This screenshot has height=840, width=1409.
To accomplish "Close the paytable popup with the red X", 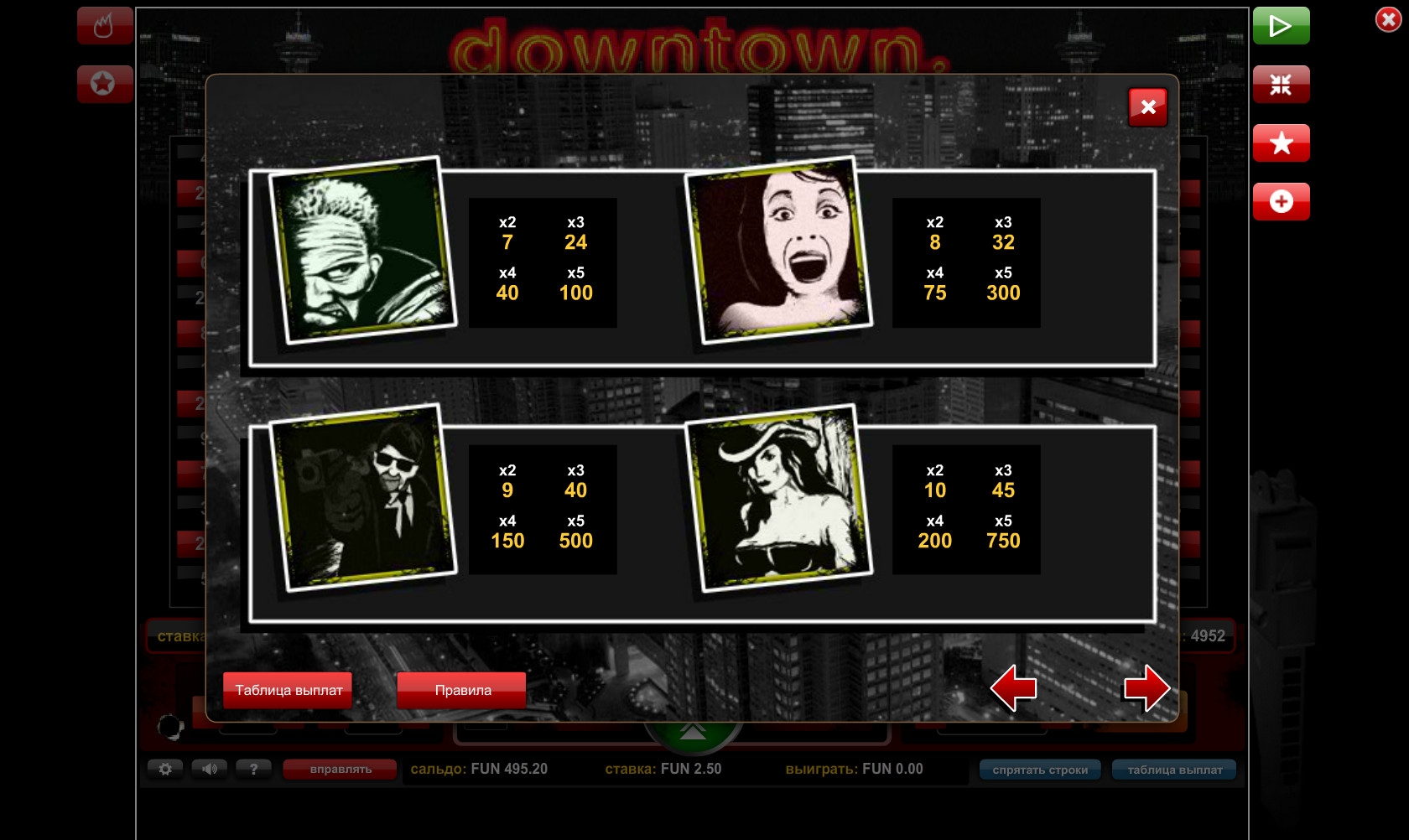I will (x=1147, y=107).
